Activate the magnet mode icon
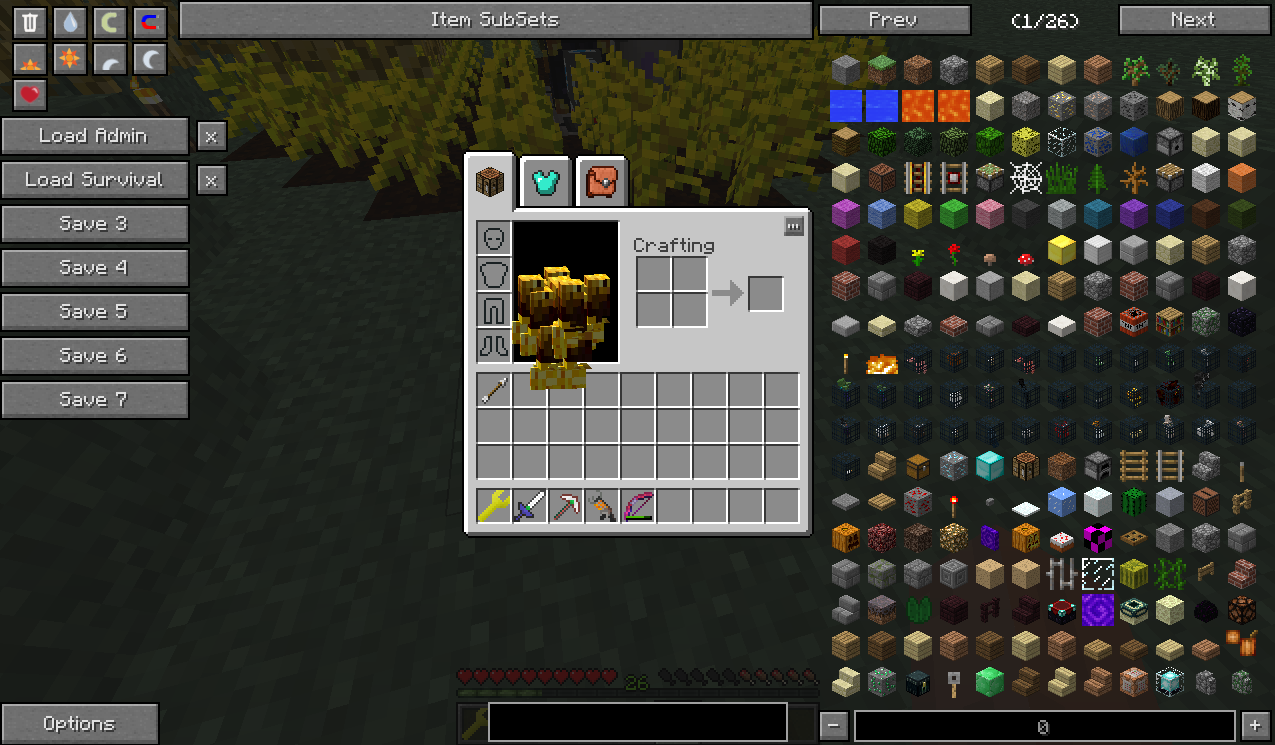This screenshot has height=745, width=1275. [x=149, y=22]
